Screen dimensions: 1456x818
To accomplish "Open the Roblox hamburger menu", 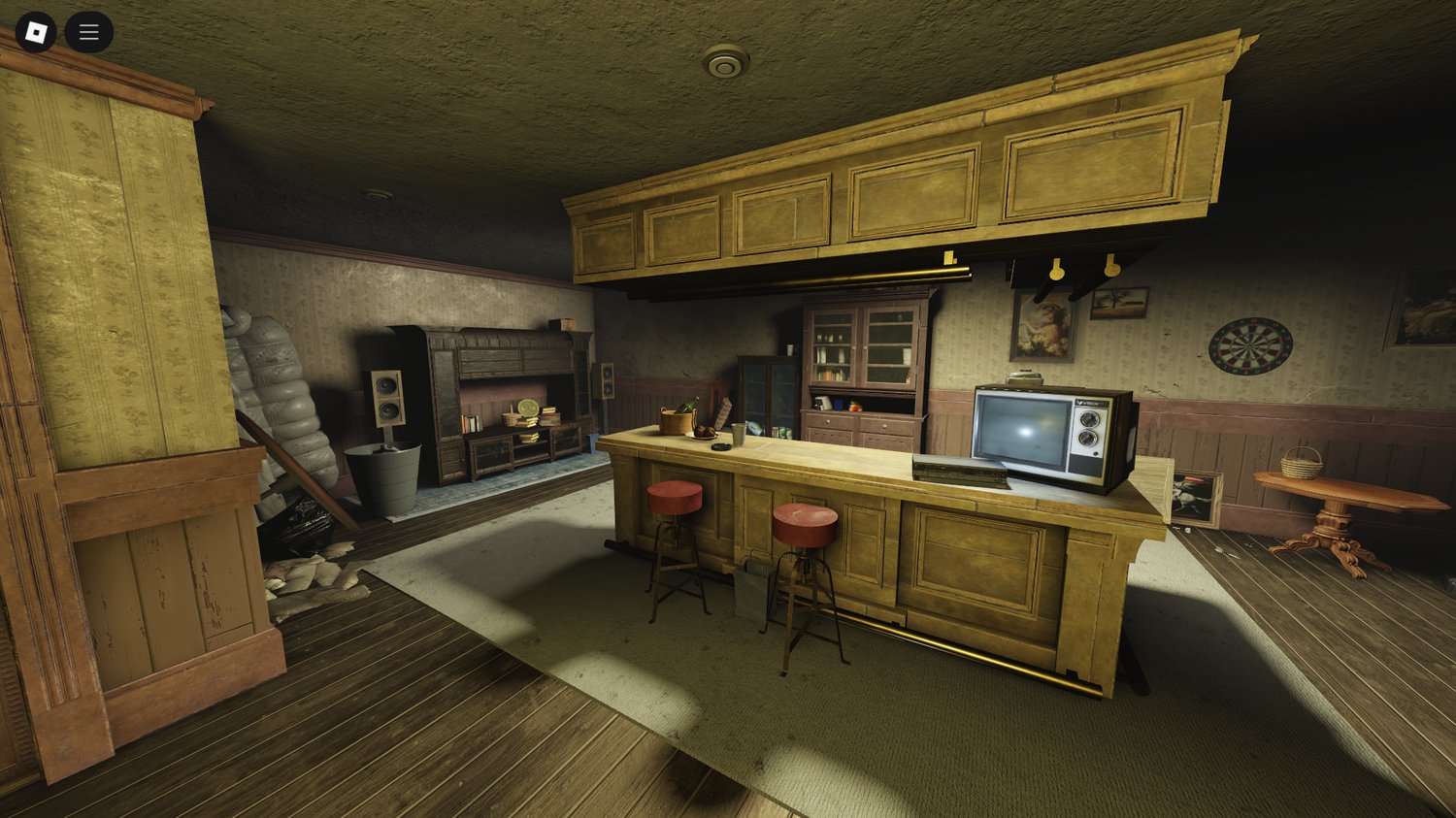I will click(88, 31).
